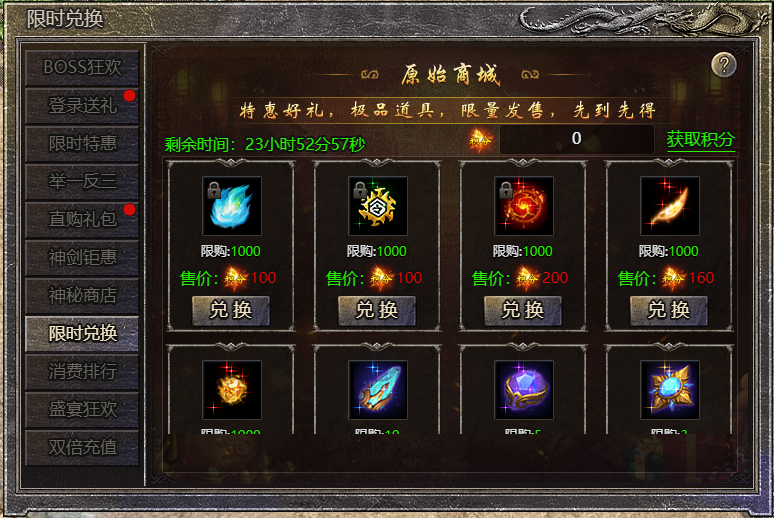774x518 pixels.
Task: Switch to the 消费排行 tab
Action: 82,371
